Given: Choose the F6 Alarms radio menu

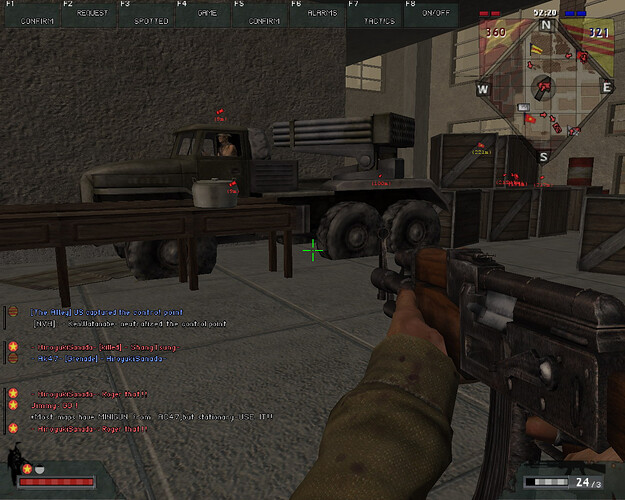Looking at the screenshot, I should [320, 13].
